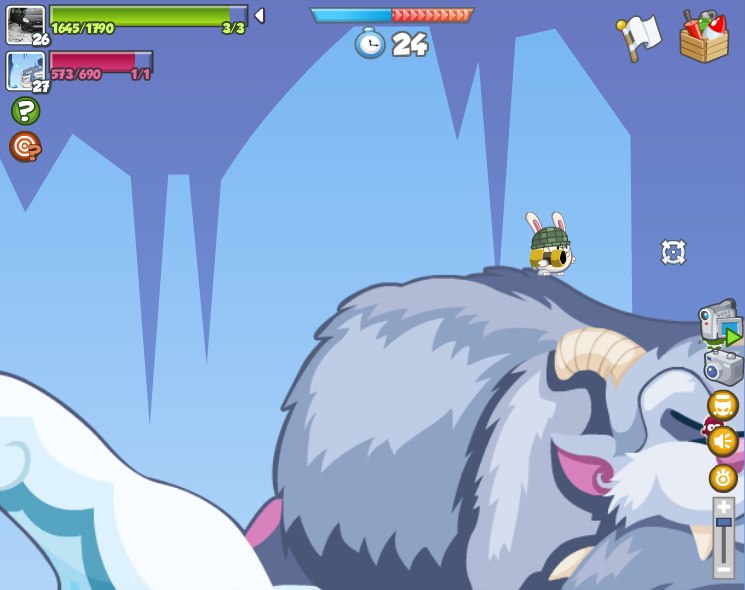Activate the camera focus crosshair icon

click(x=674, y=252)
